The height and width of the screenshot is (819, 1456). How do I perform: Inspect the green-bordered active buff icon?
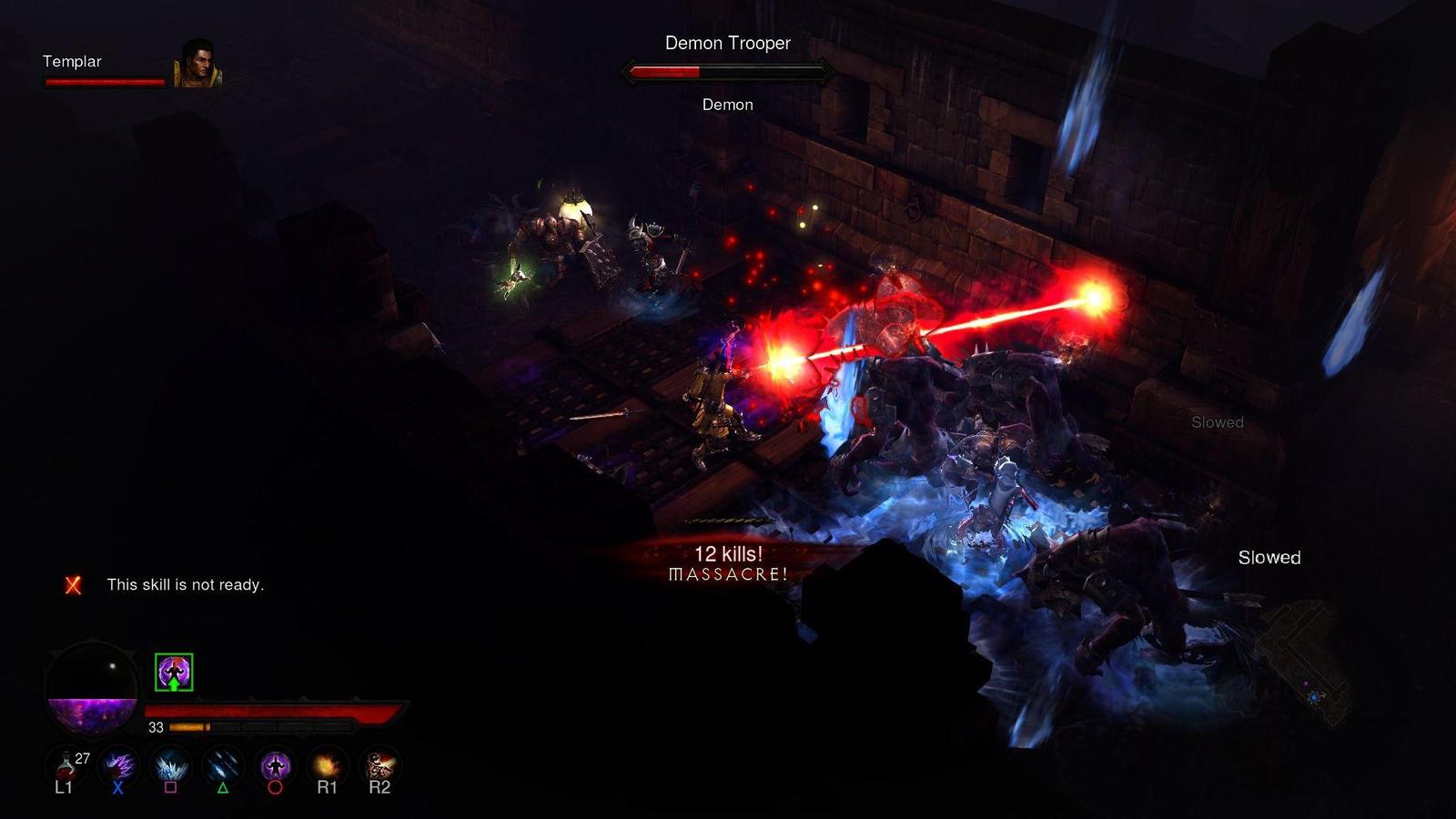click(x=174, y=672)
